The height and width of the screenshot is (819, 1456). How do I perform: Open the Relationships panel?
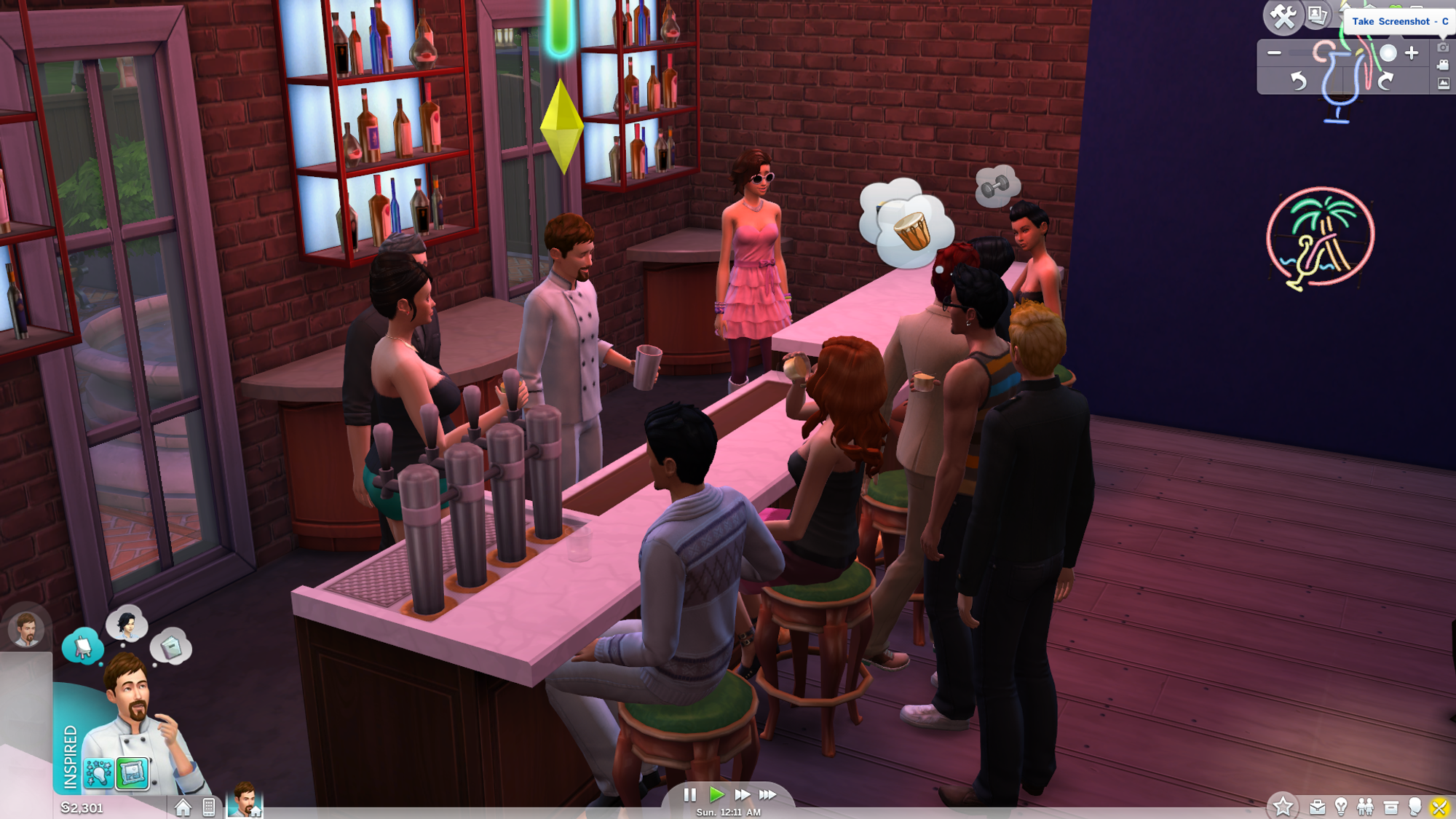(x=1365, y=807)
